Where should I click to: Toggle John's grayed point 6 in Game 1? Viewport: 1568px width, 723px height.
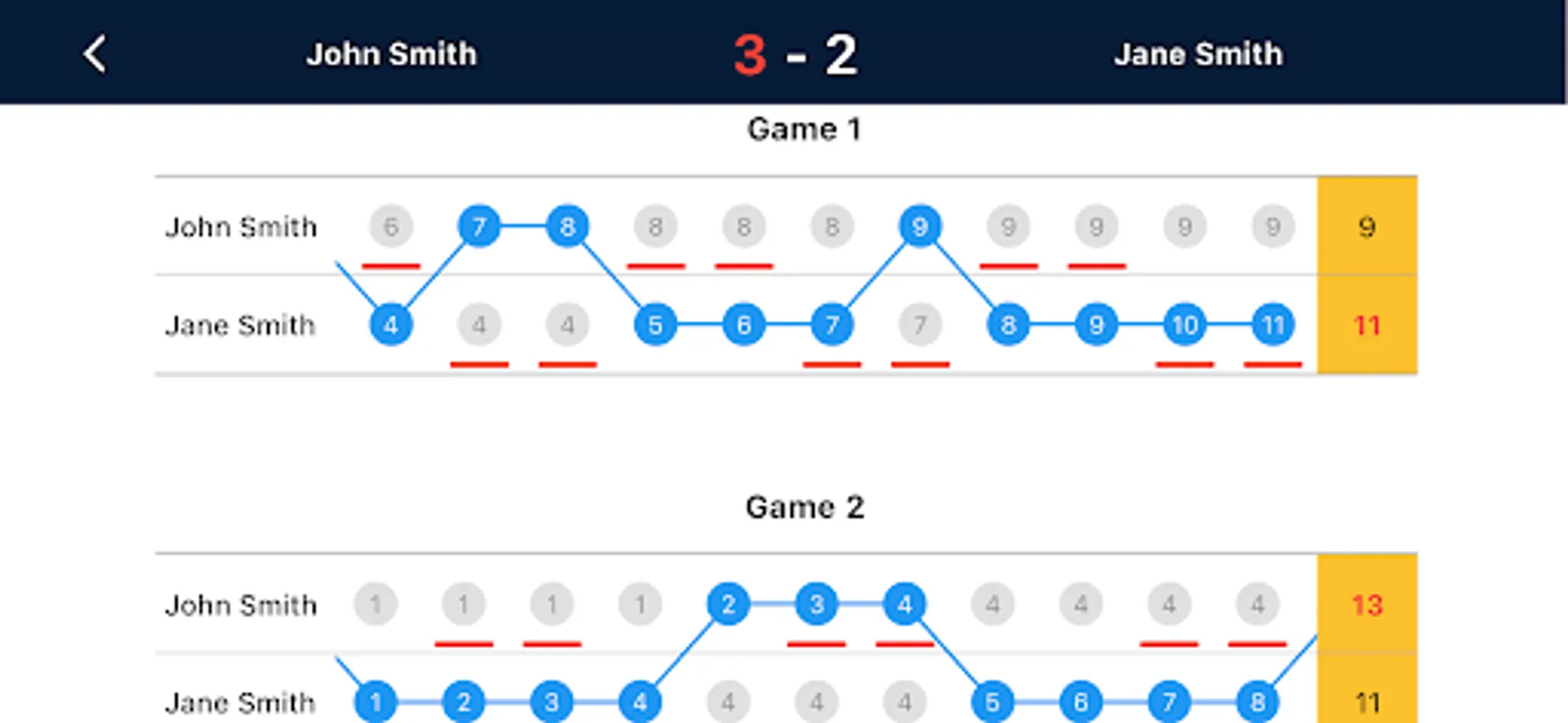tap(390, 227)
